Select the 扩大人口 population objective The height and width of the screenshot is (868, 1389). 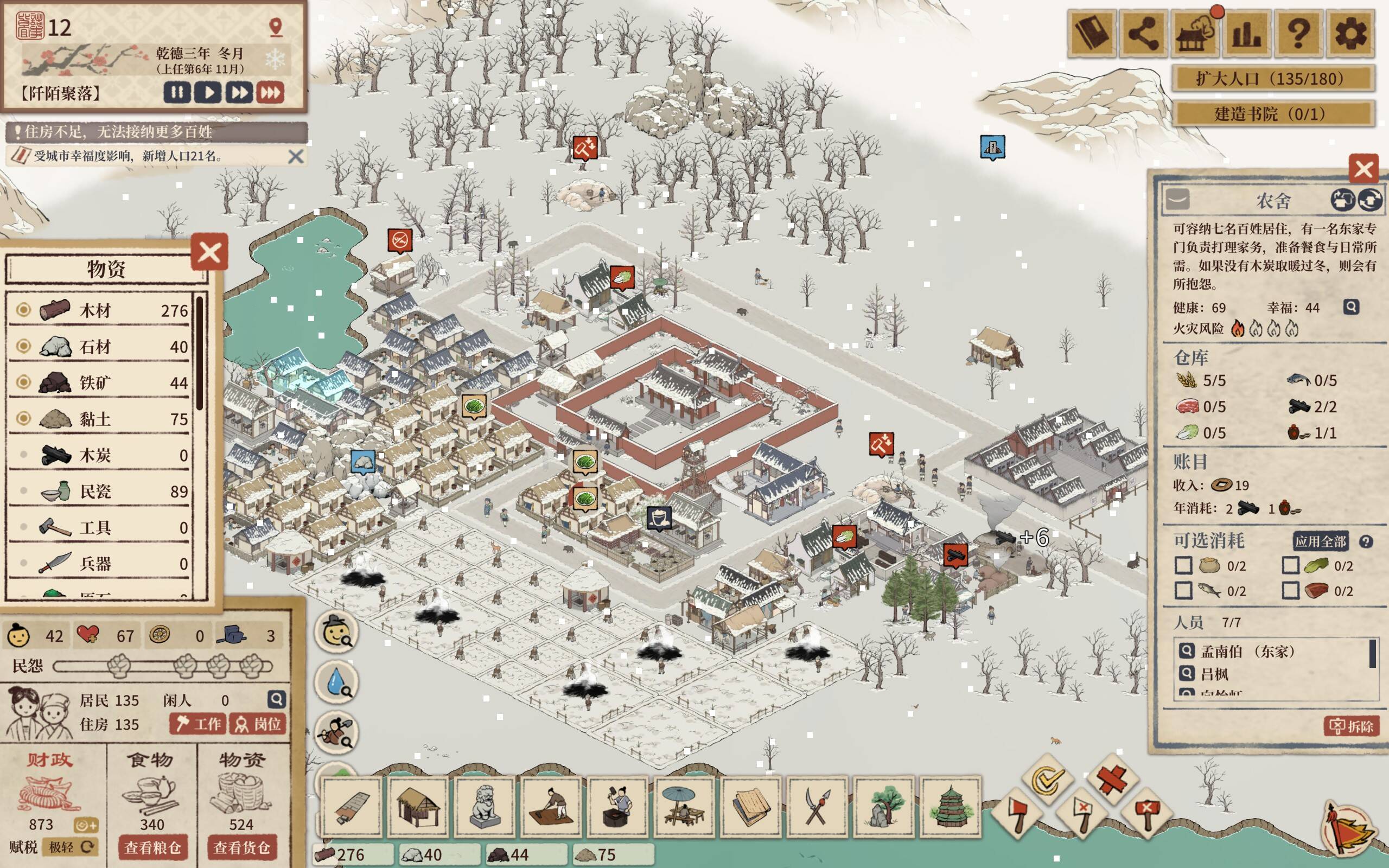[1272, 79]
